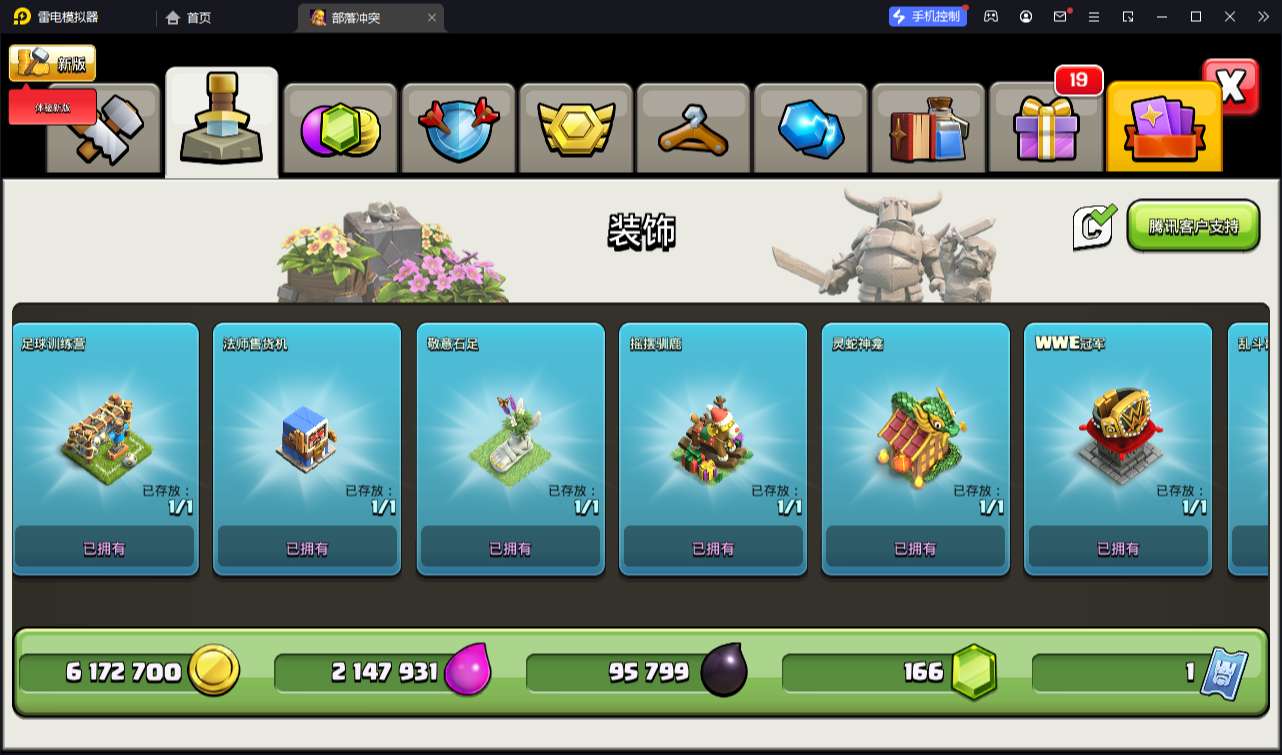The height and width of the screenshot is (755, 1282).
Task: Select the shield with arrows tab
Action: point(458,130)
